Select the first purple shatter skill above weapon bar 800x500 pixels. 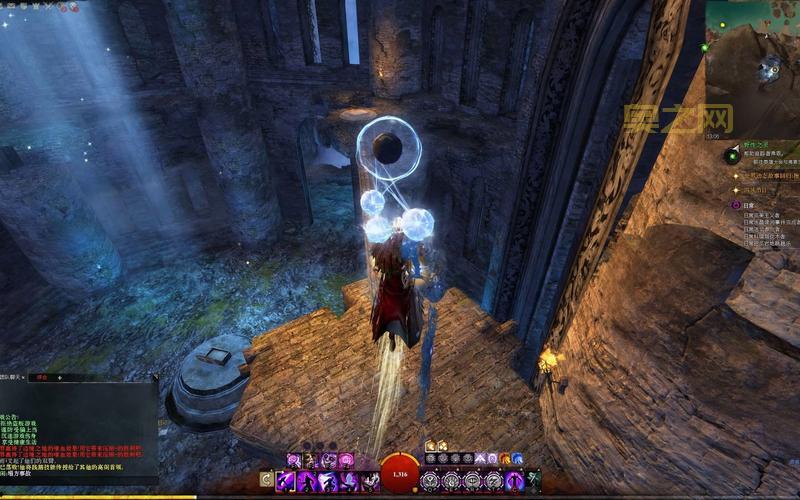[x=294, y=460]
